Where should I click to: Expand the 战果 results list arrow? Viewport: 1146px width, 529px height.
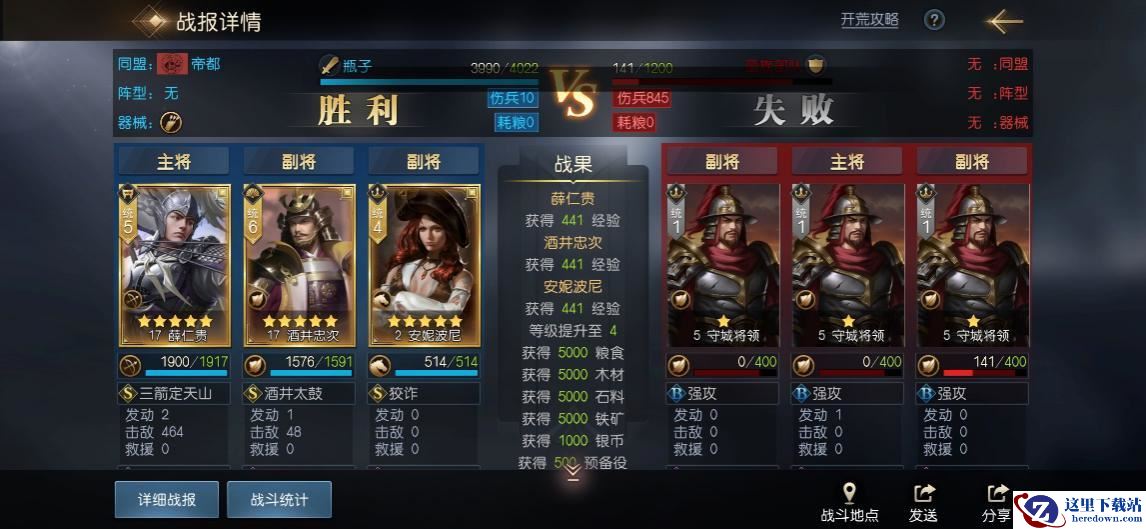coord(573,473)
